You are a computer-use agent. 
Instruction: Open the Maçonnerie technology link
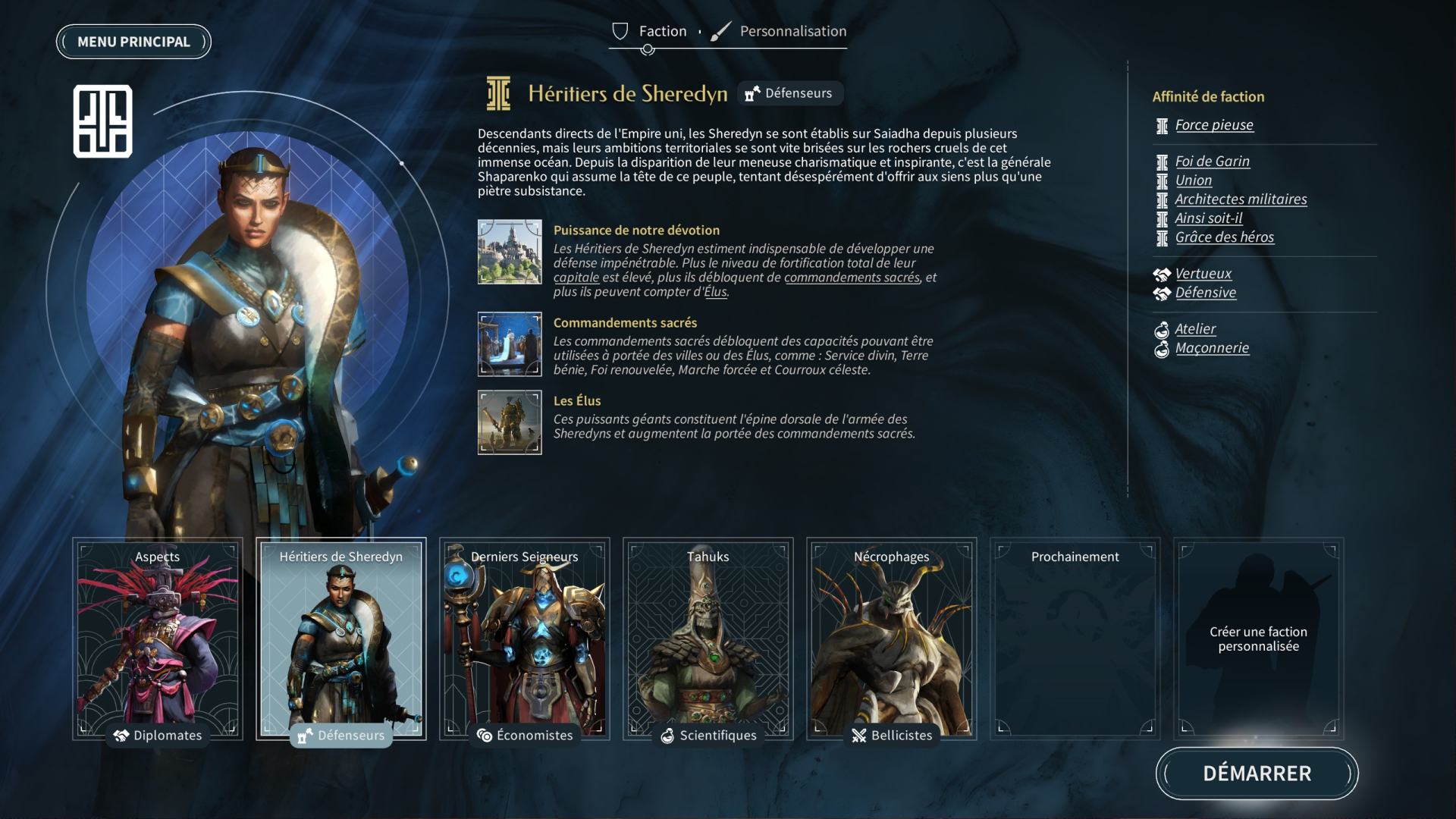(1212, 348)
